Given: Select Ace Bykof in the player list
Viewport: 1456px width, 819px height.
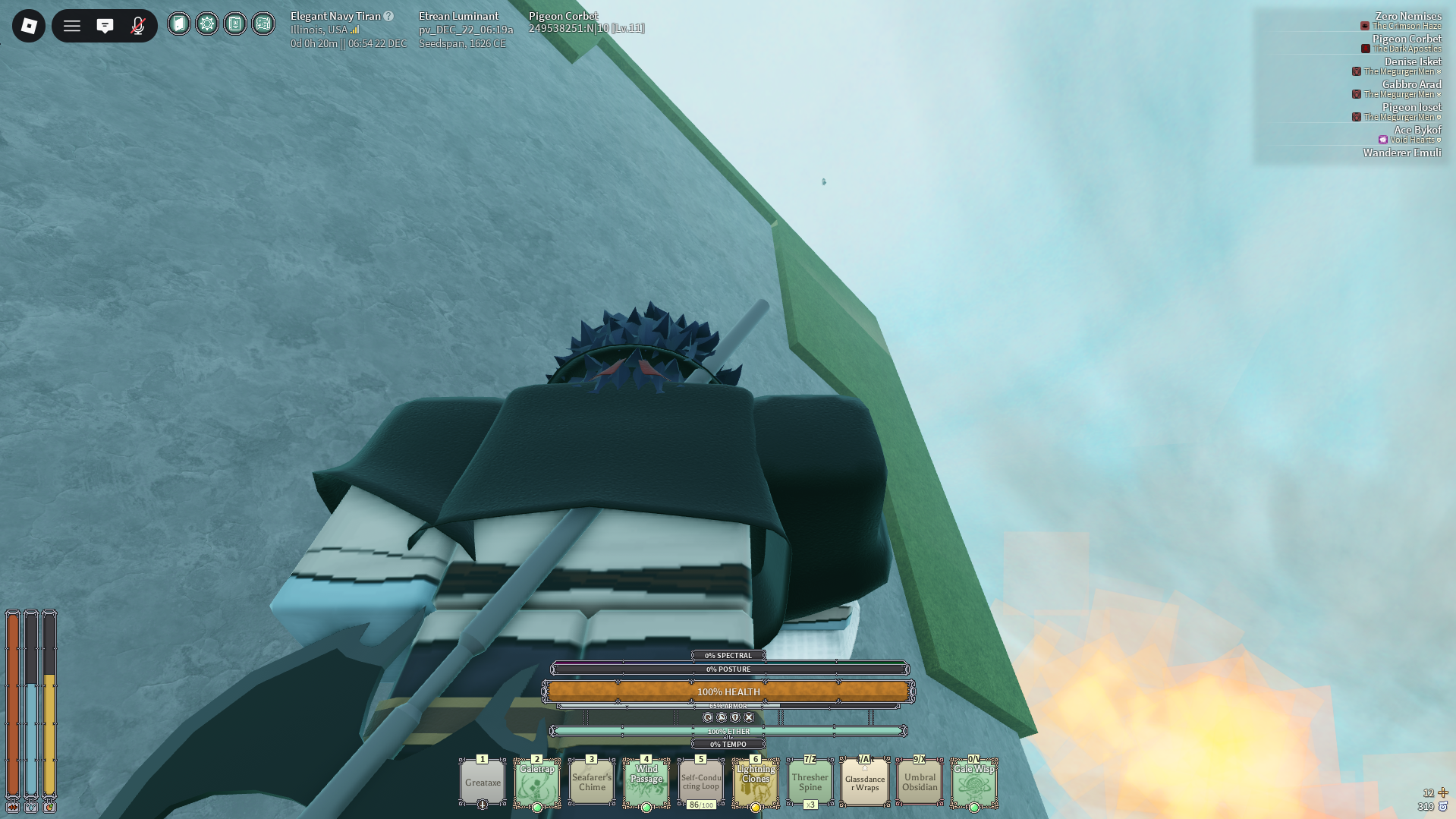Looking at the screenshot, I should coord(1417,130).
